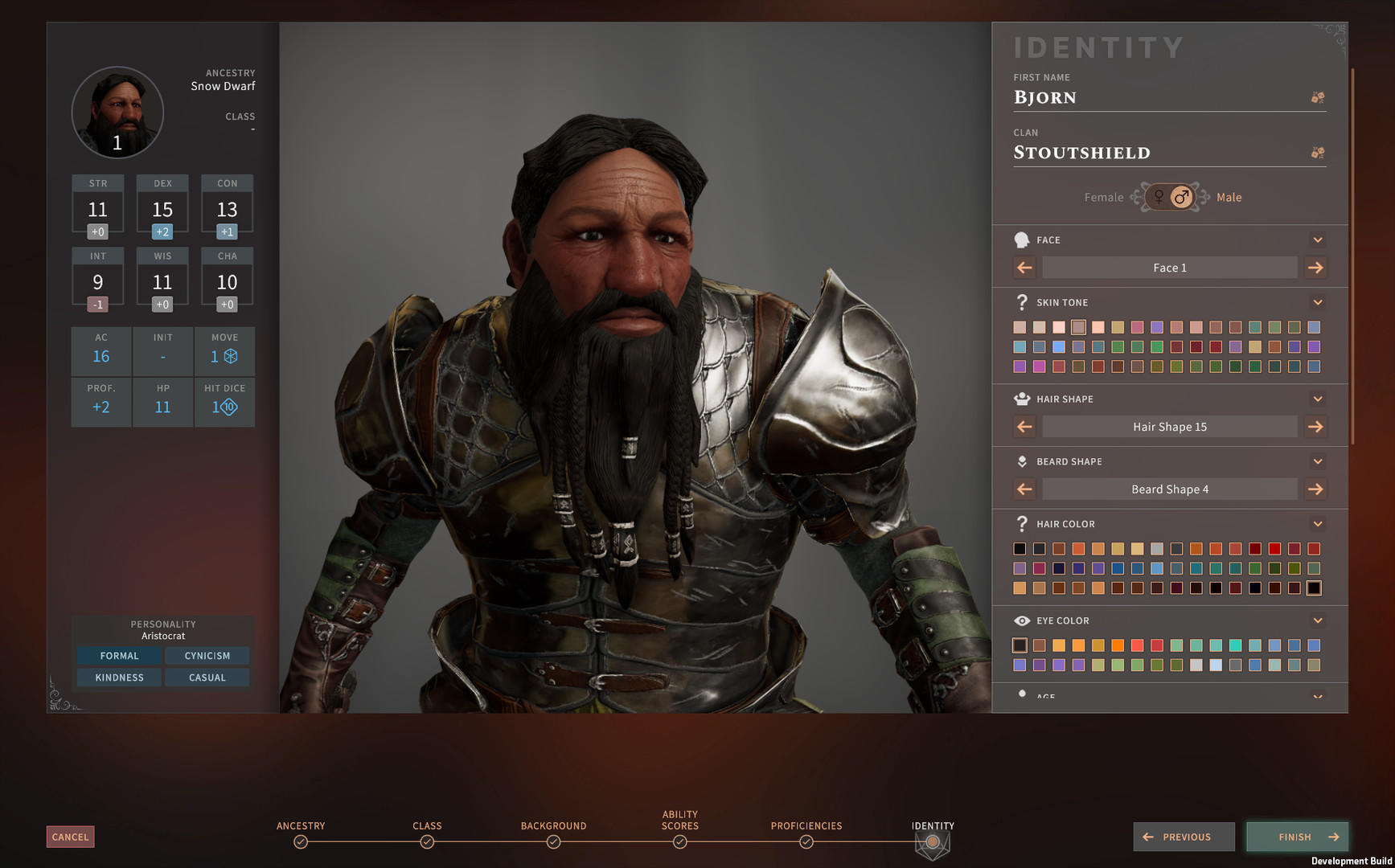
Task: Go back to previous hair shape arrow
Action: click(1024, 427)
